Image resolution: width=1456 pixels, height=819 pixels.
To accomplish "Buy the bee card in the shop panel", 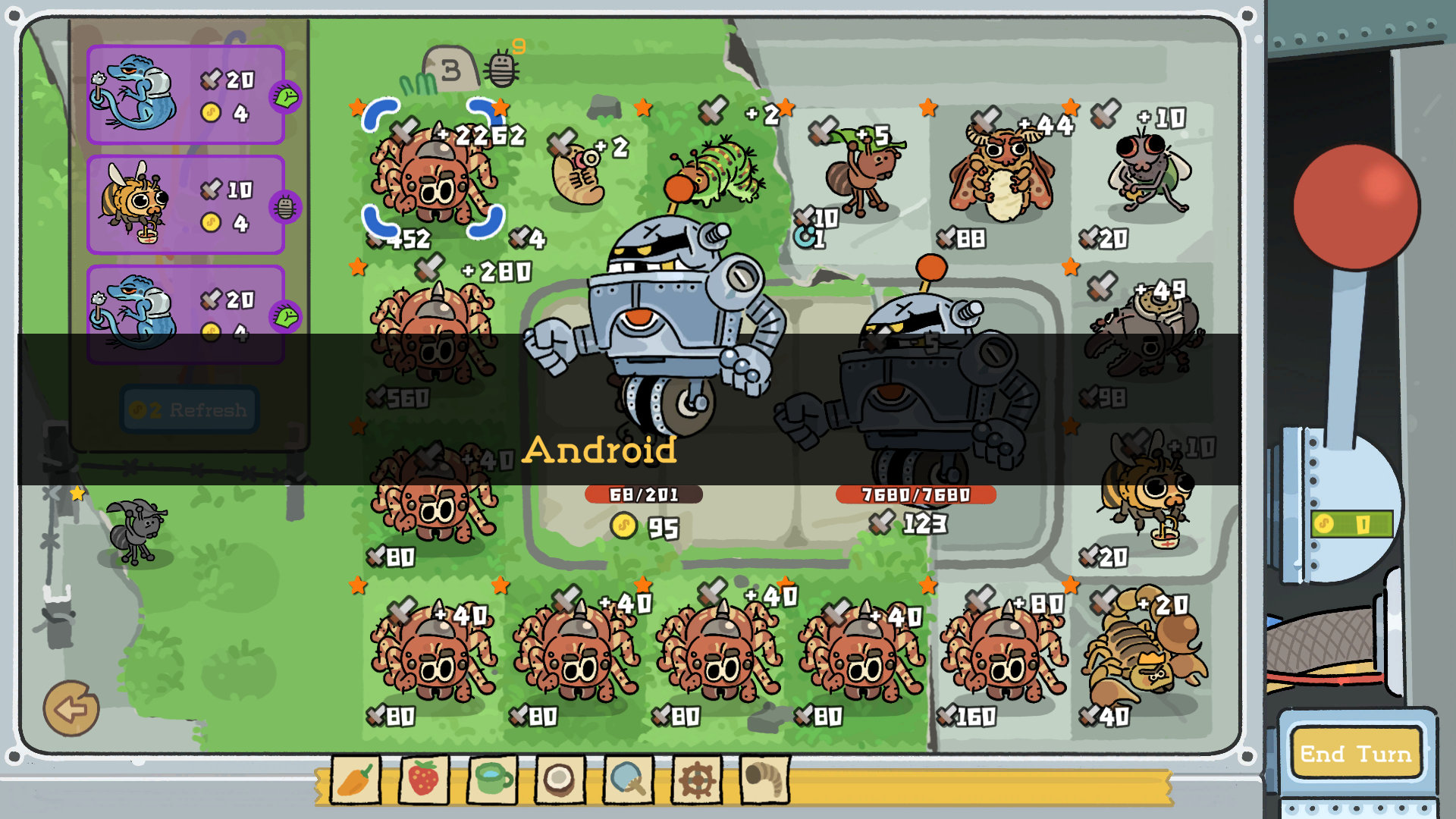I will point(186,205).
